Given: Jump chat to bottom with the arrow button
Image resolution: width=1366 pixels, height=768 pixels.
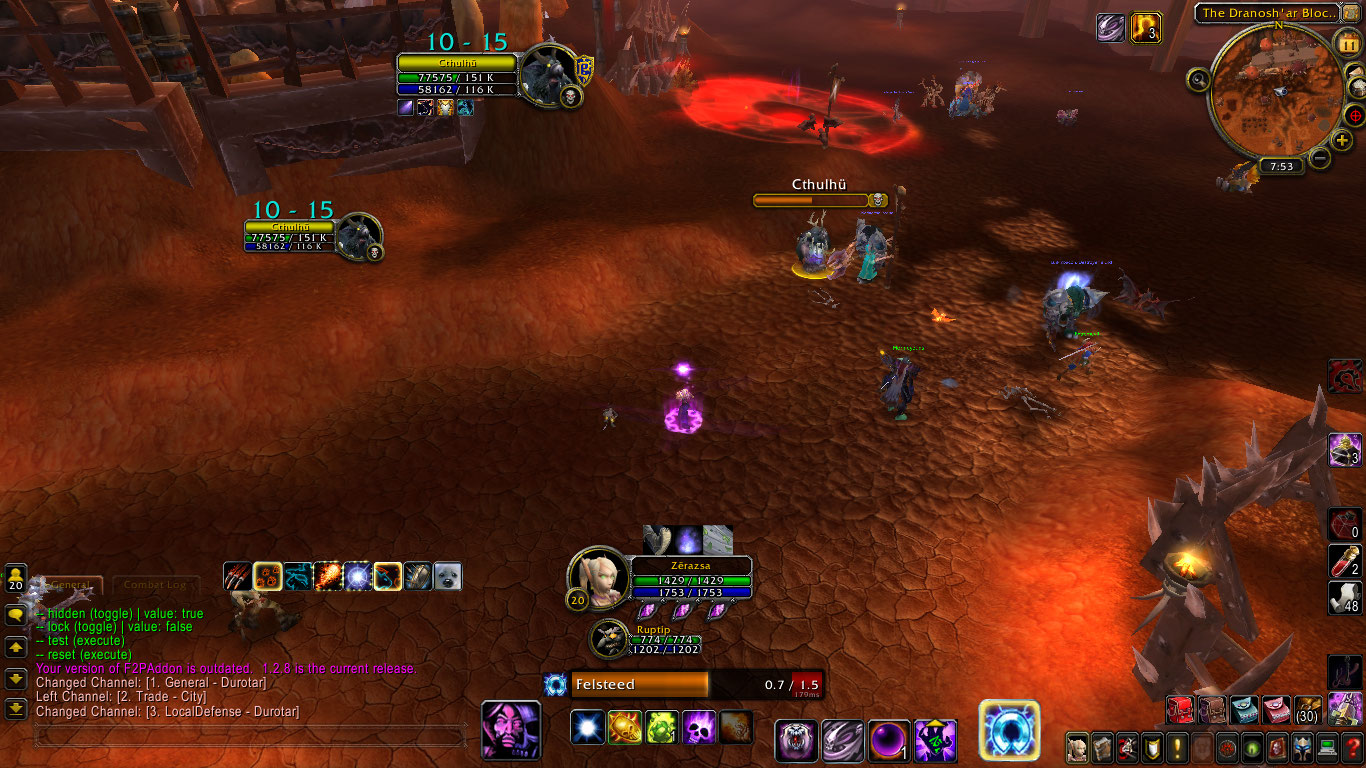Looking at the screenshot, I should (x=16, y=709).
